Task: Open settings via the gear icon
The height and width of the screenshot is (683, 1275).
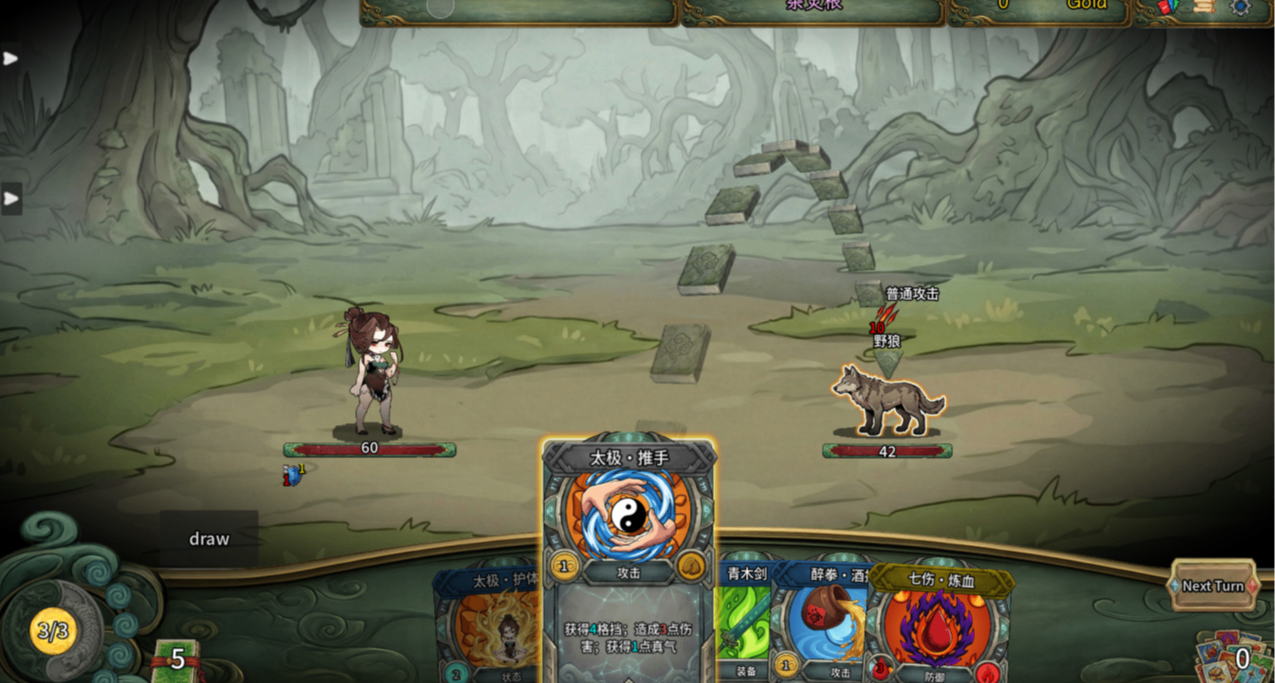Action: 1240,7
